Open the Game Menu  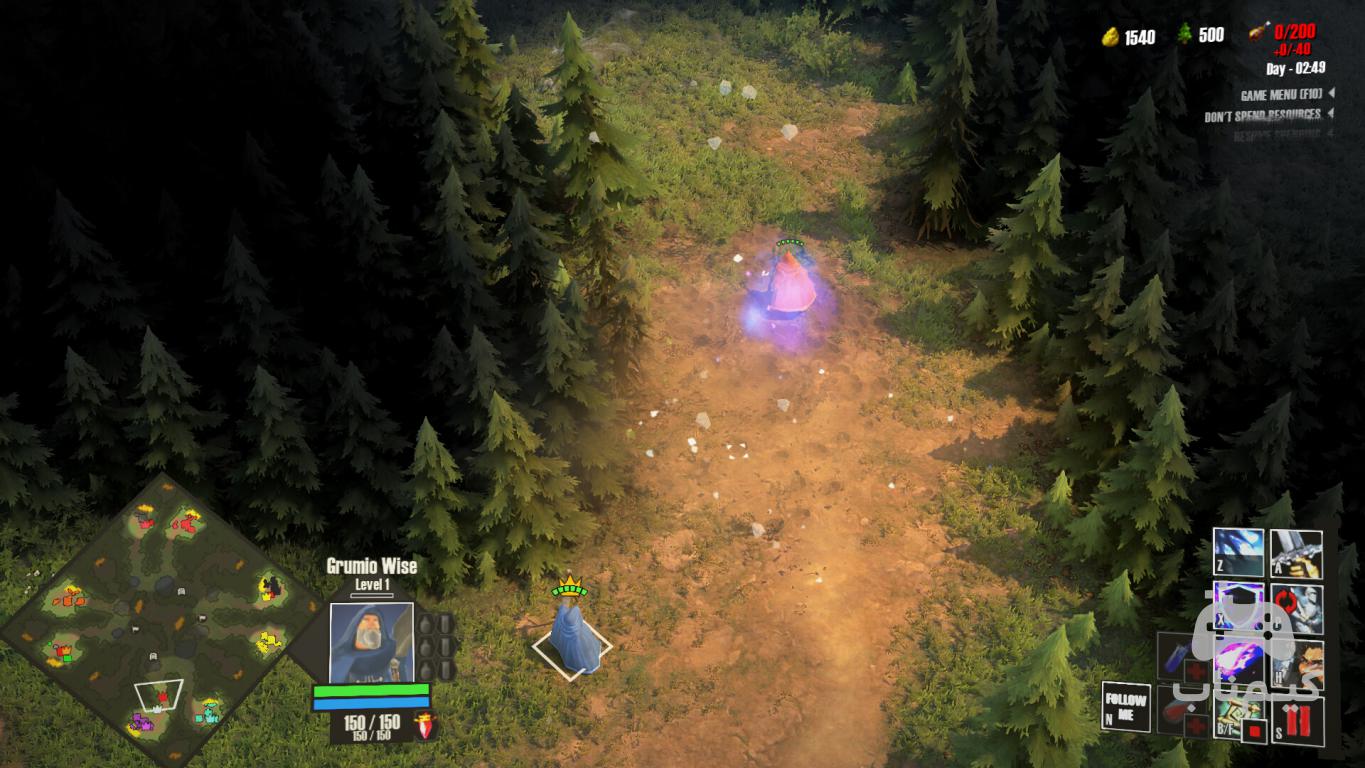[x=1281, y=95]
